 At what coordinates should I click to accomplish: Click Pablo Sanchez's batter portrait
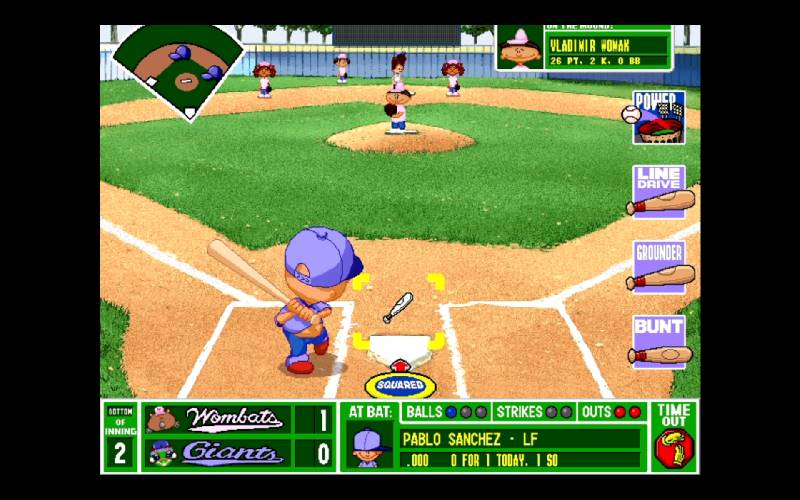[x=369, y=446]
